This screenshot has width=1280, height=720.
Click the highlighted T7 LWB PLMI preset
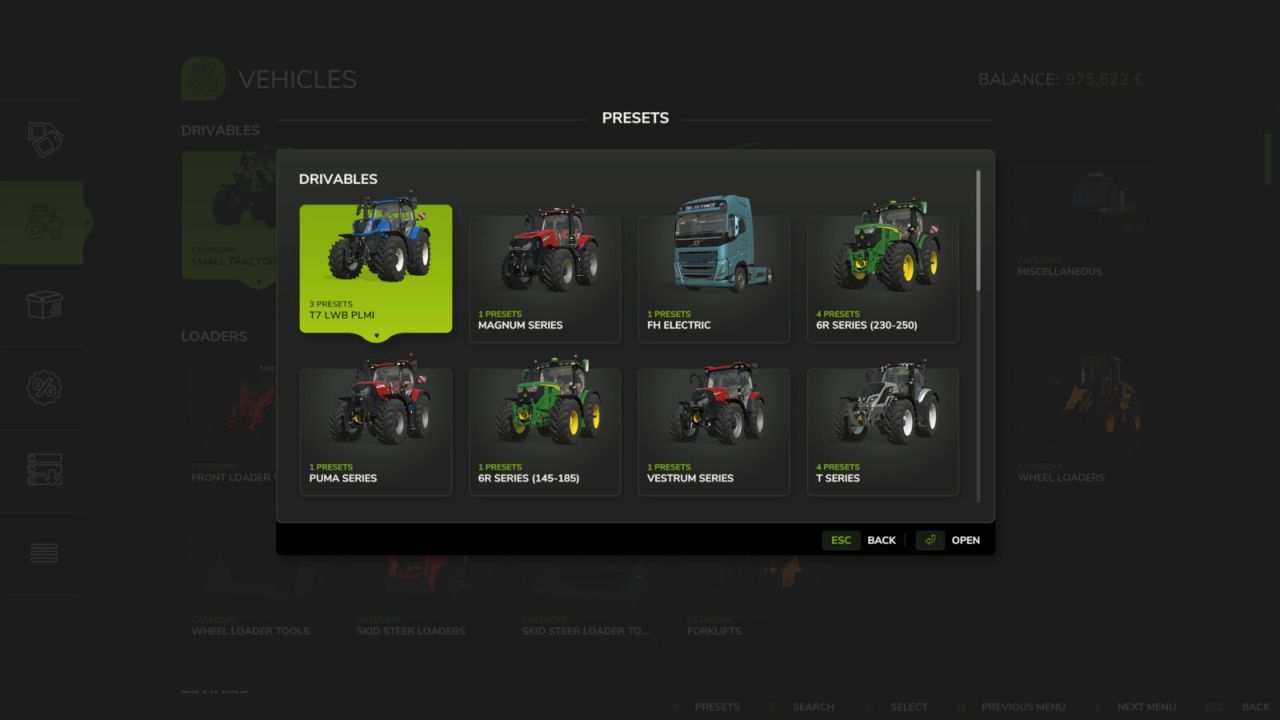(376, 268)
